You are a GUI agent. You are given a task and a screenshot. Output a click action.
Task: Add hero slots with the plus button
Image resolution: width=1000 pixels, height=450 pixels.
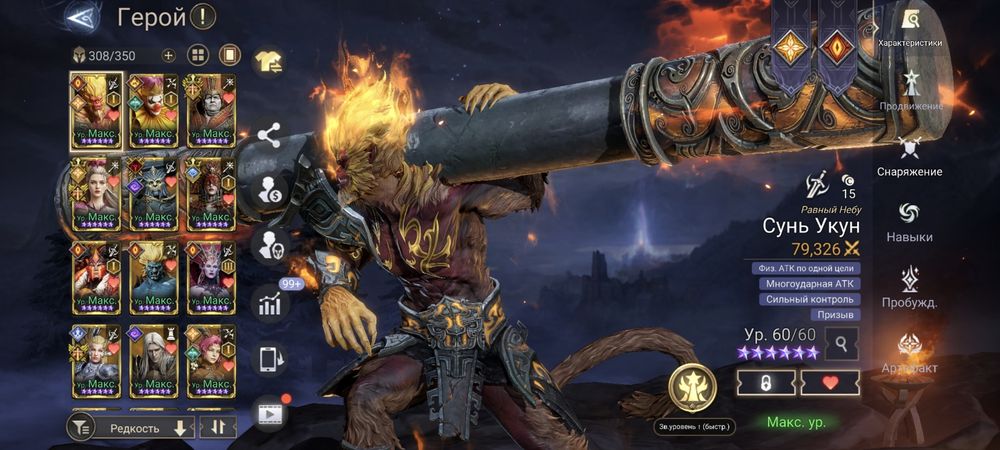click(168, 55)
